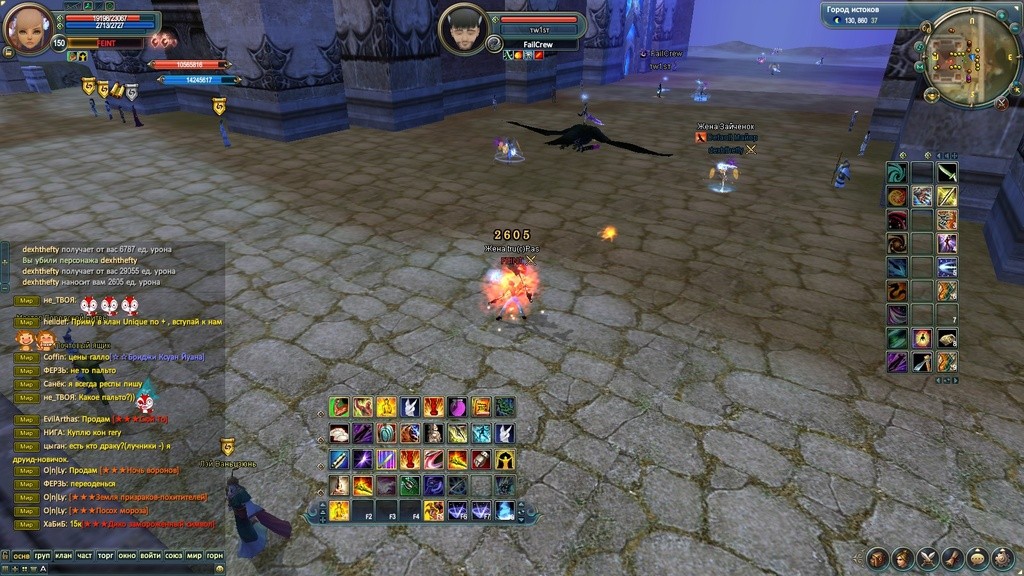Choose the "союз" alliance chat tab
Image resolution: width=1024 pixels, height=576 pixels.
pos(174,555)
